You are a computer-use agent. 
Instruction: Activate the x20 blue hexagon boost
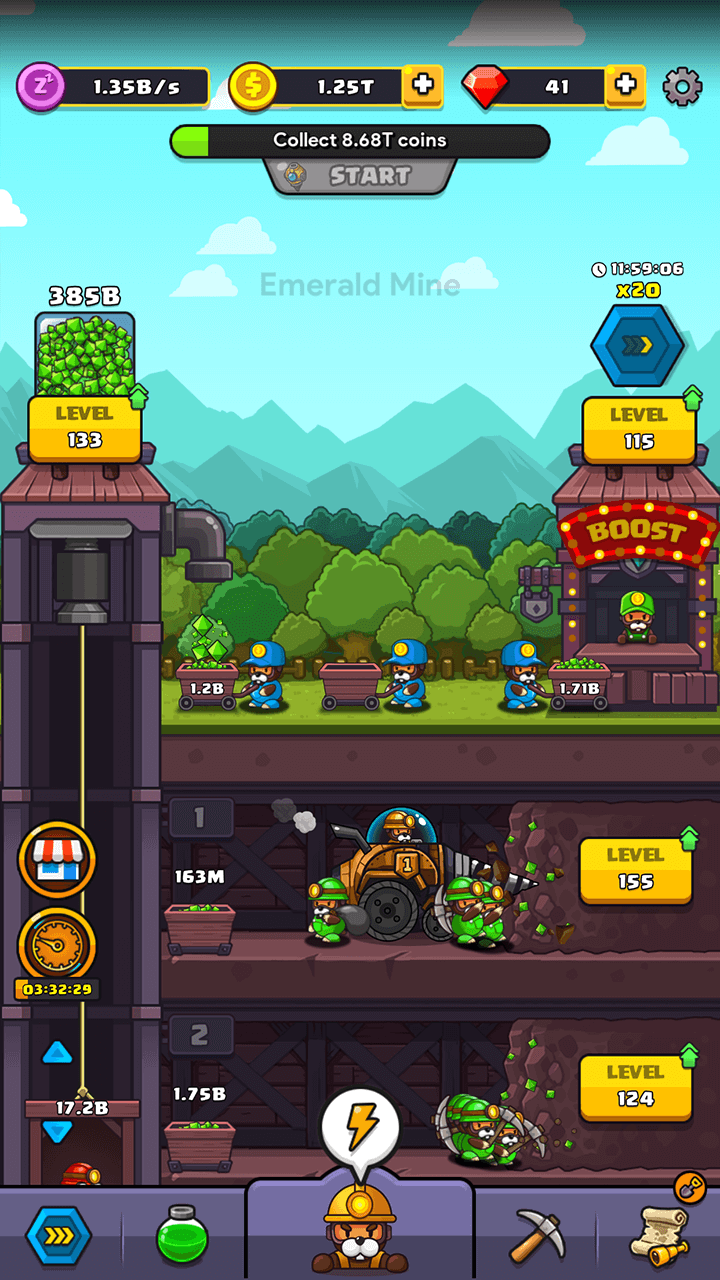pyautogui.click(x=637, y=345)
